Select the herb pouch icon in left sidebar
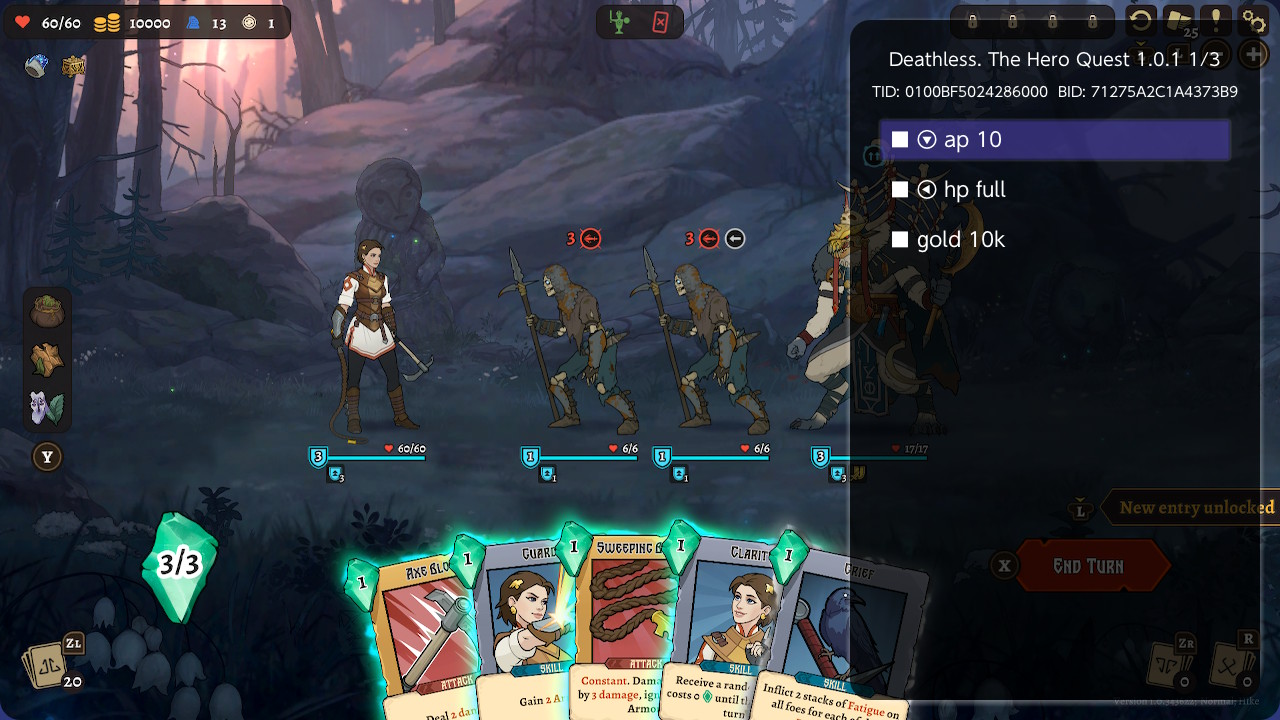The height and width of the screenshot is (720, 1280). tap(47, 310)
